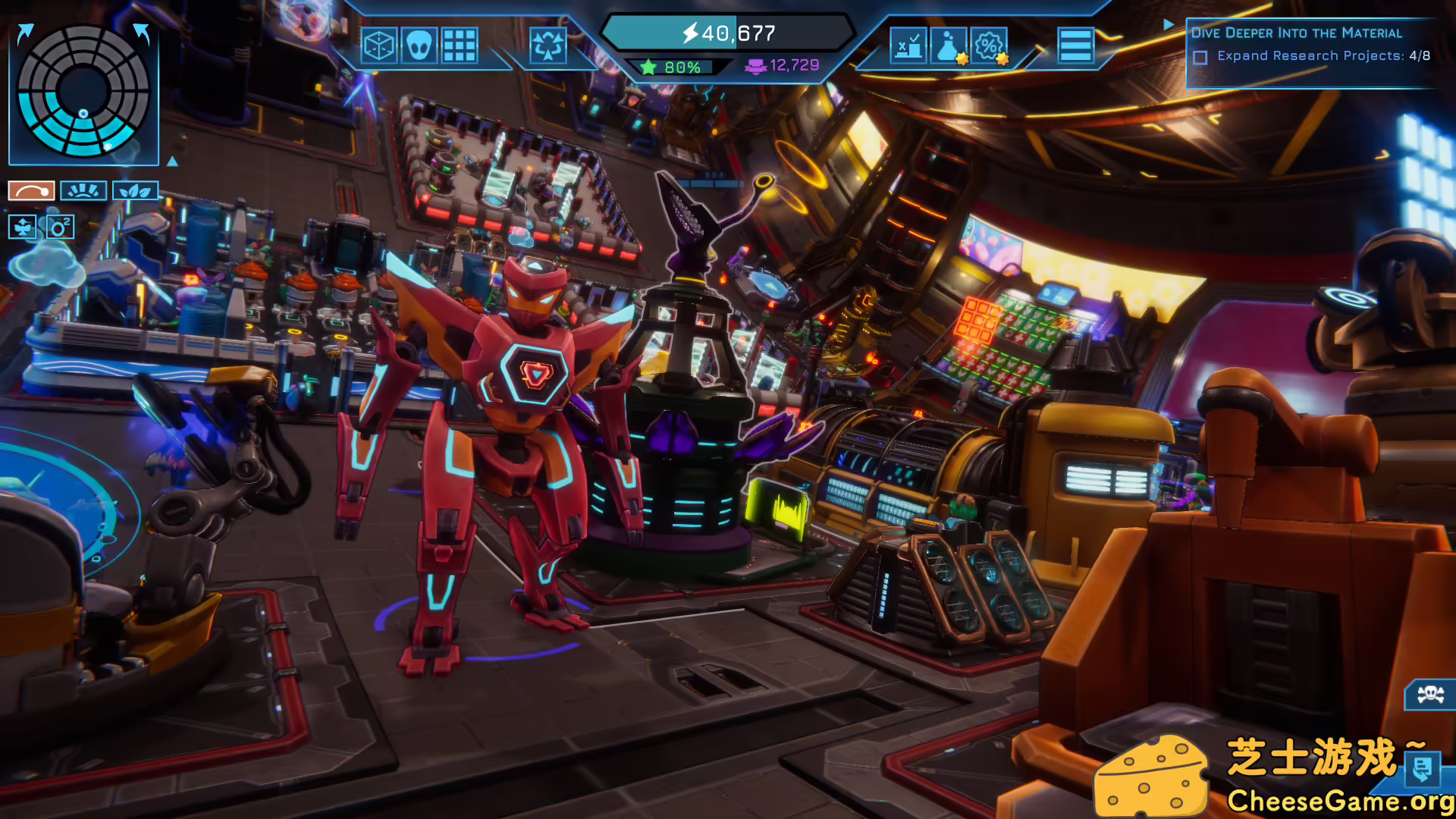Open the research flask icon
This screenshot has height=819, width=1456.
click(949, 46)
